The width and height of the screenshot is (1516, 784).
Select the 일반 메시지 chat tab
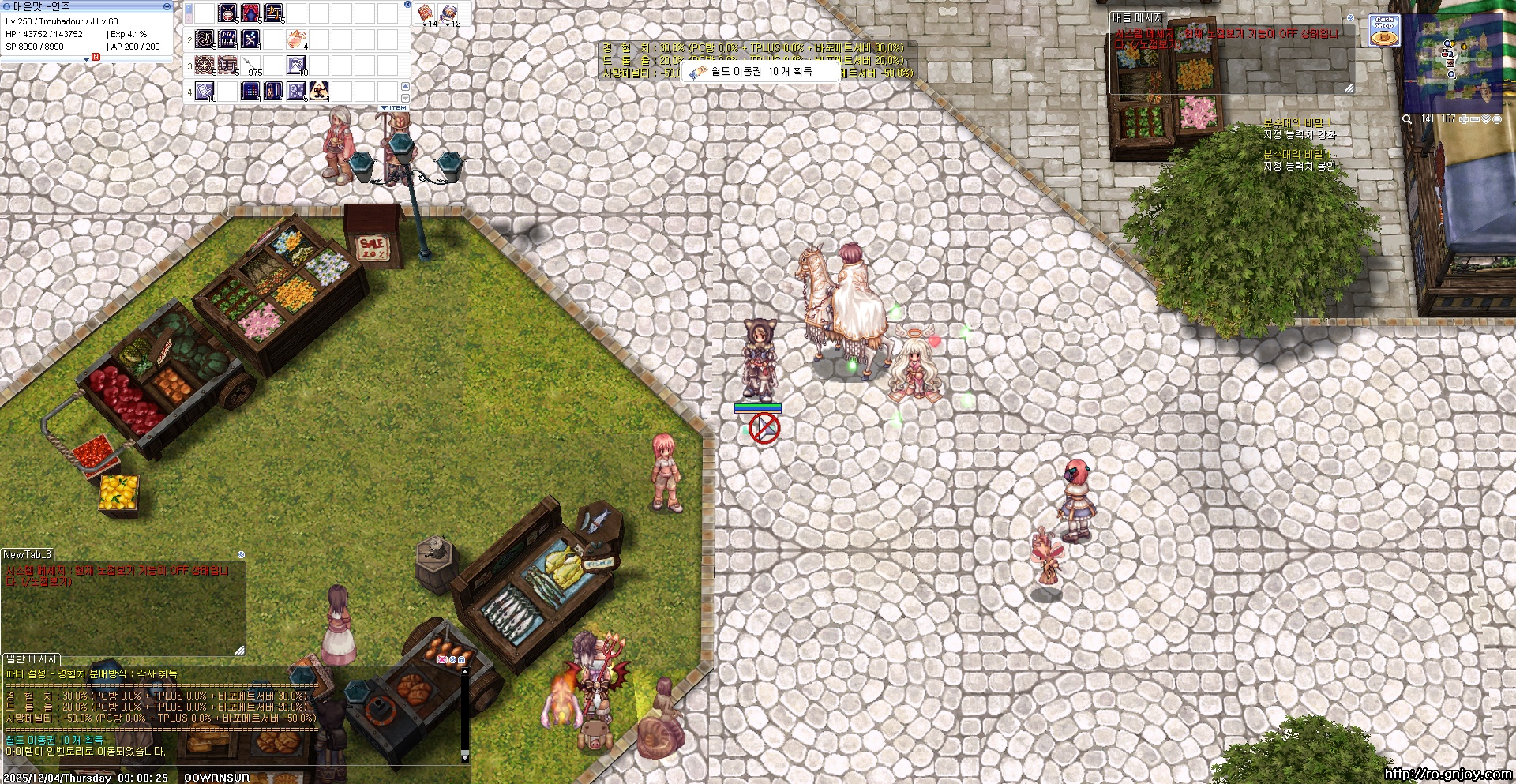click(x=32, y=658)
